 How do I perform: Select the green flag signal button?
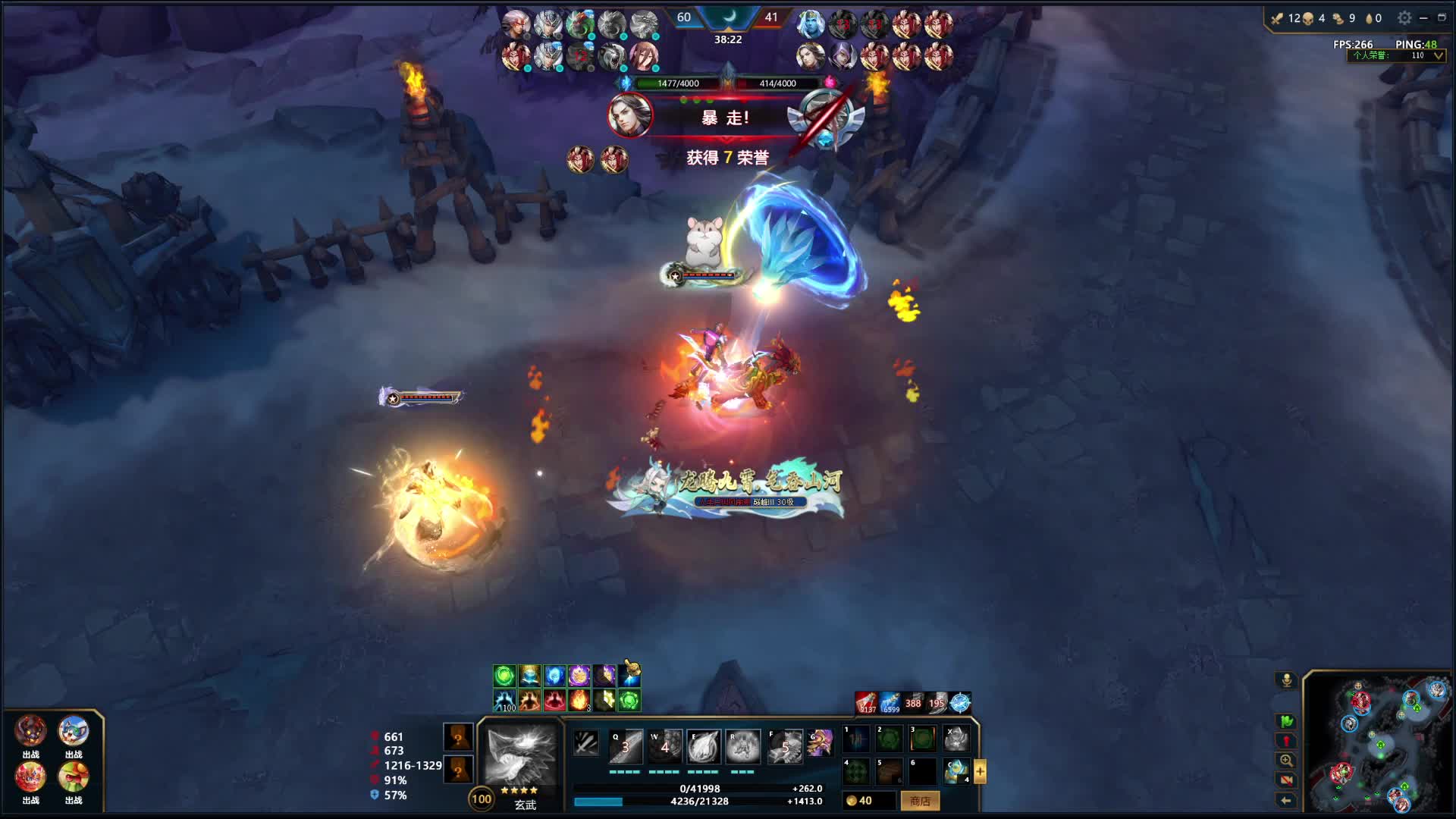click(x=1286, y=721)
